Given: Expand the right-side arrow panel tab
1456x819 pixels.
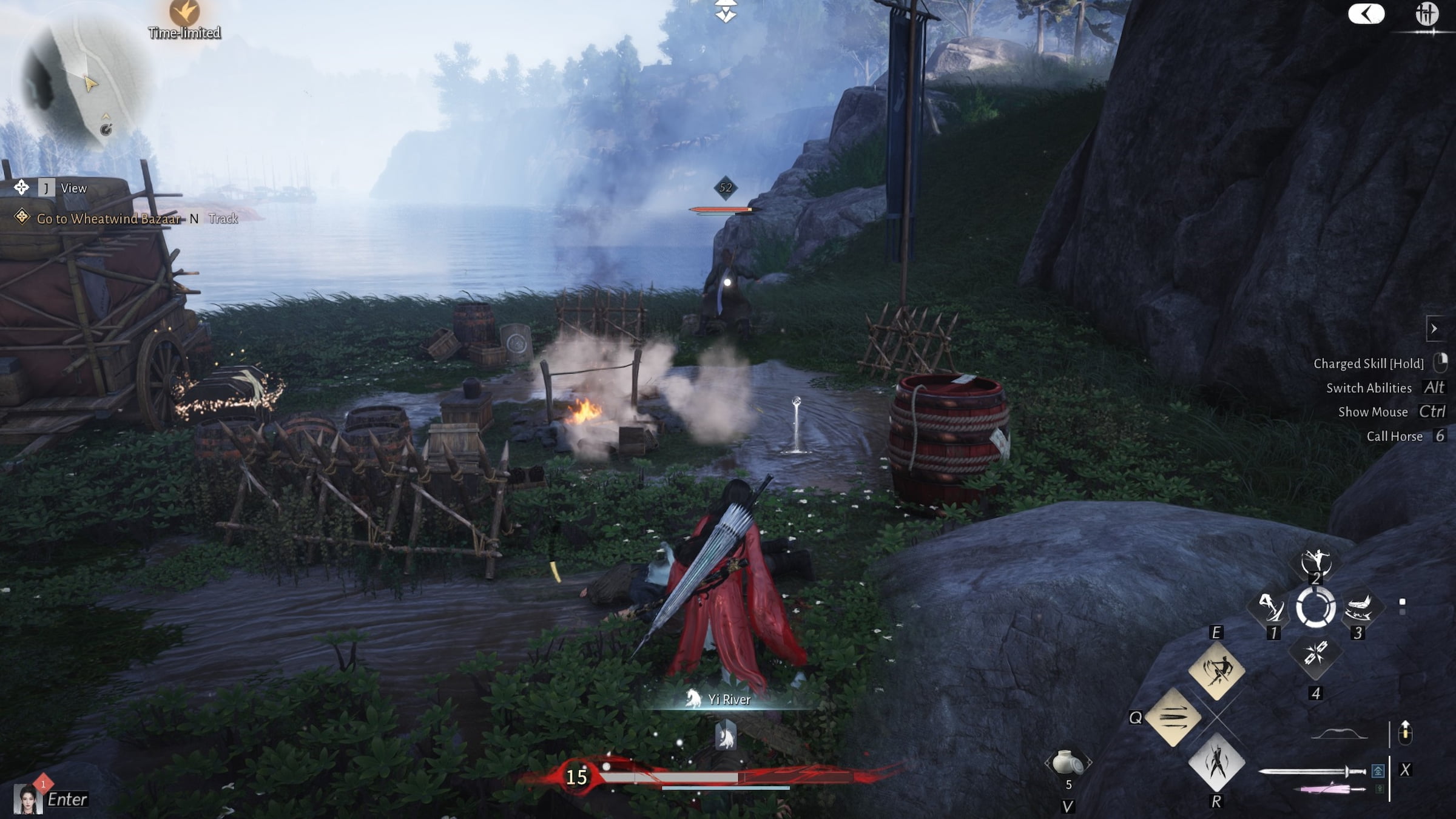Looking at the screenshot, I should pos(1434,329).
